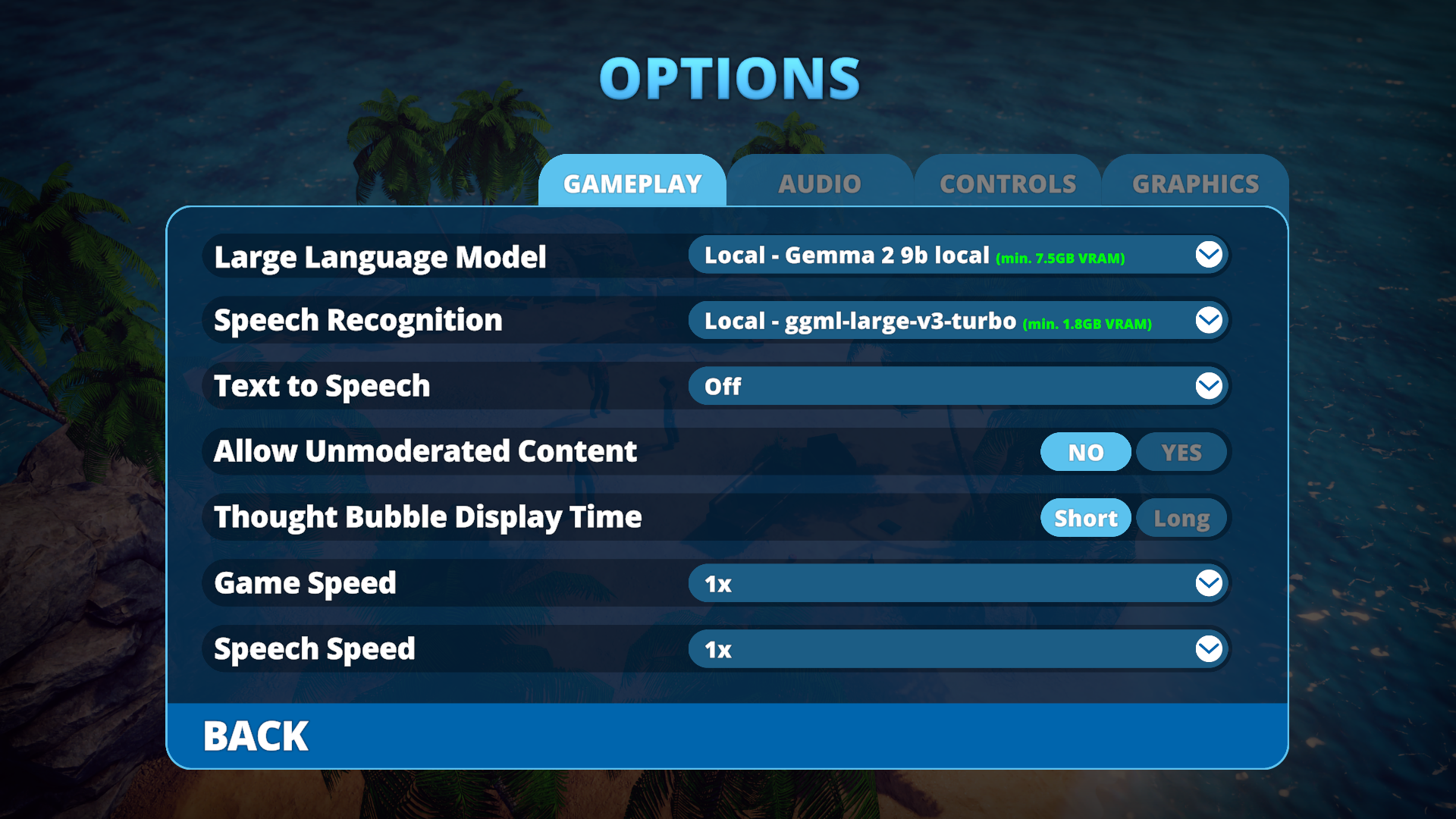This screenshot has height=819, width=1456.
Task: Go back with the BACK button
Action: coord(256,736)
